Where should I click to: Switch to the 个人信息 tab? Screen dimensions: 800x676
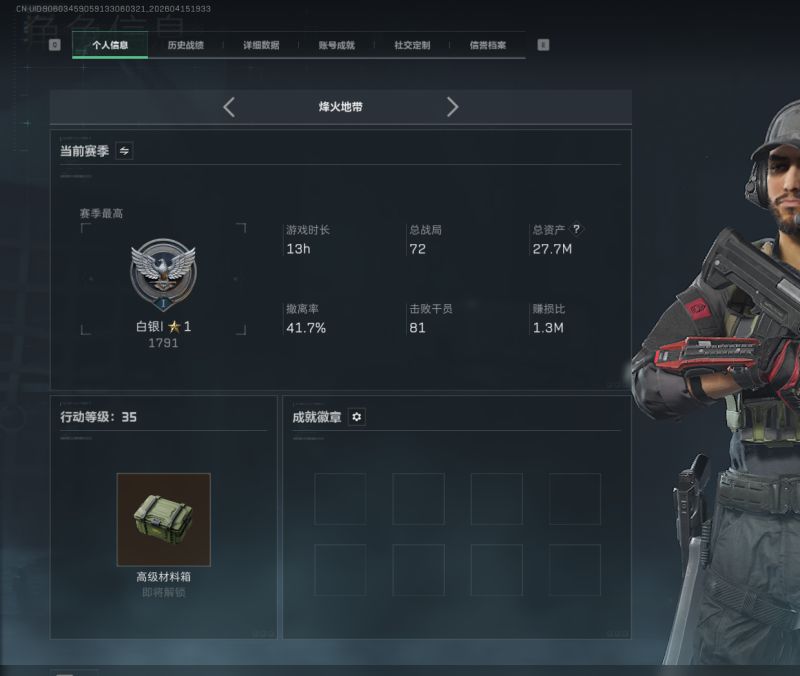(110, 45)
